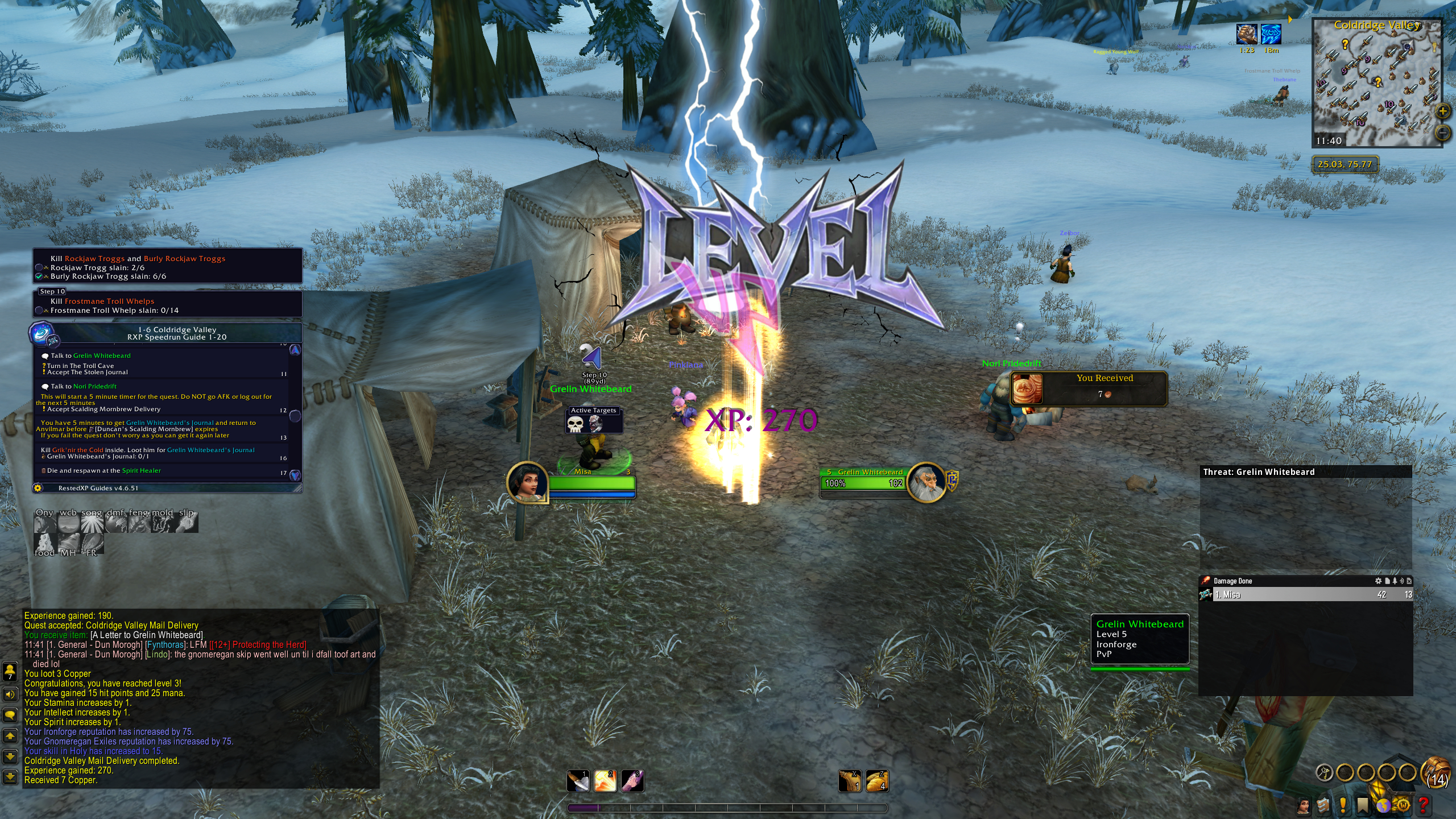Open the Damage Done meter settings gear
1456x819 pixels.
click(x=1378, y=581)
